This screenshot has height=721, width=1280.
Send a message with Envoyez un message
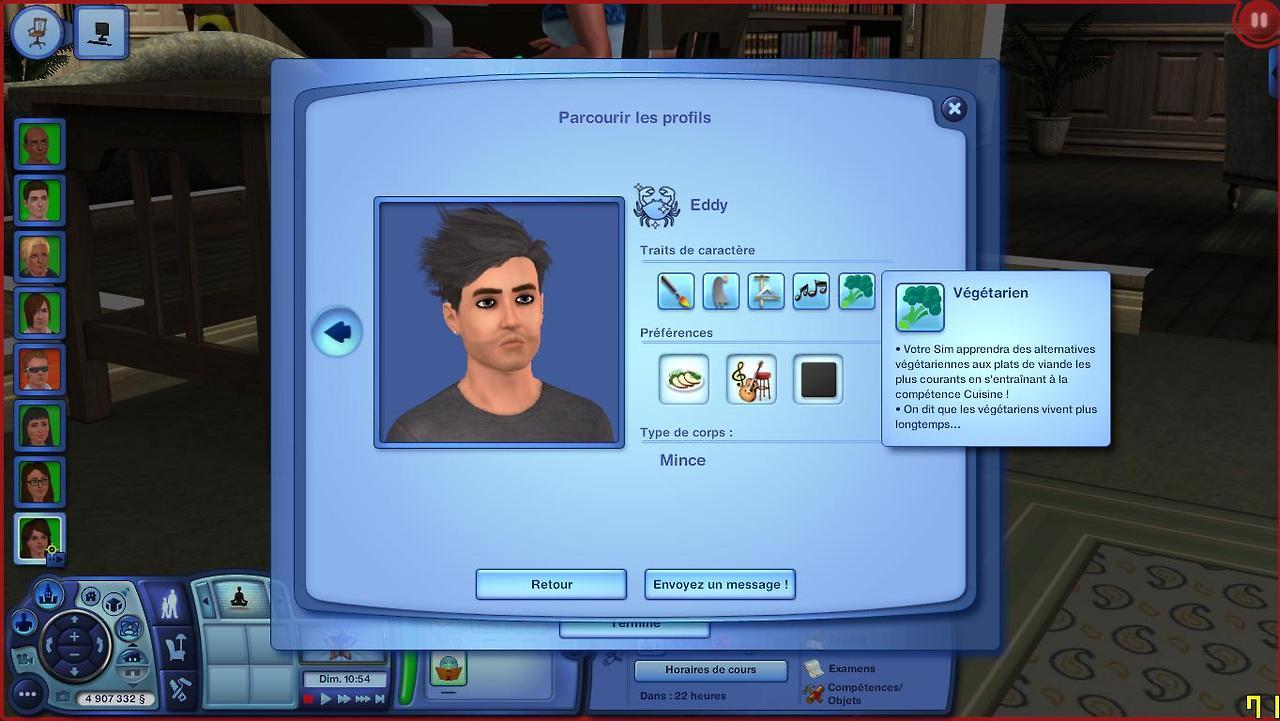(720, 584)
